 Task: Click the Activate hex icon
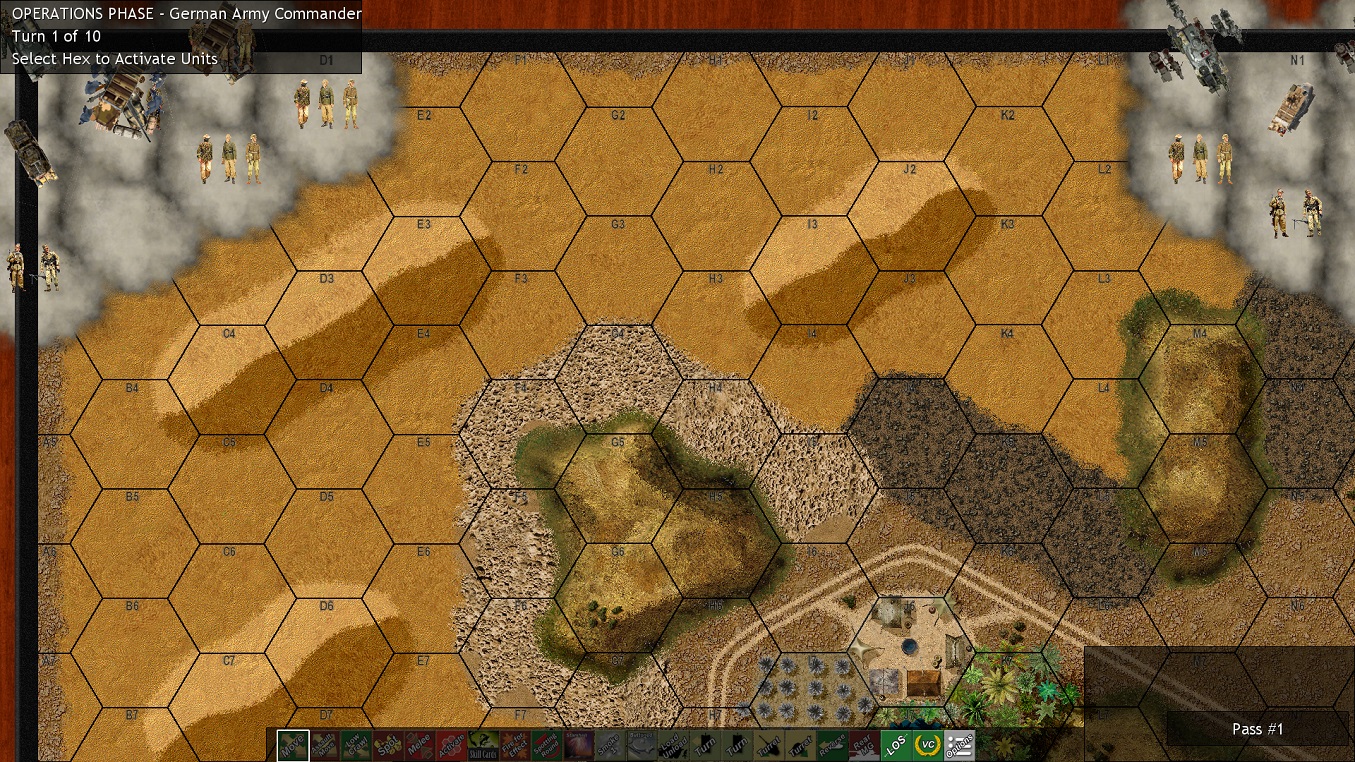coord(450,746)
